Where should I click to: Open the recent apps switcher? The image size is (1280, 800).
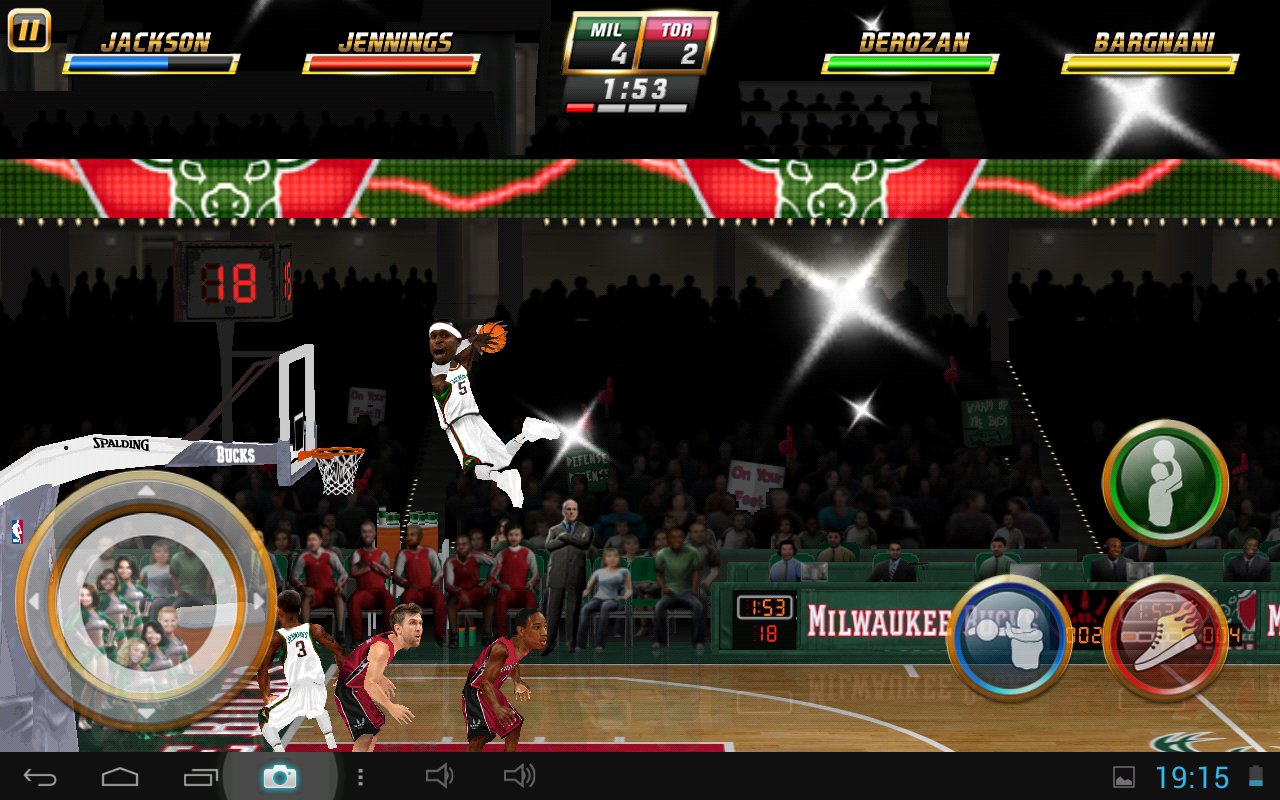pyautogui.click(x=200, y=776)
